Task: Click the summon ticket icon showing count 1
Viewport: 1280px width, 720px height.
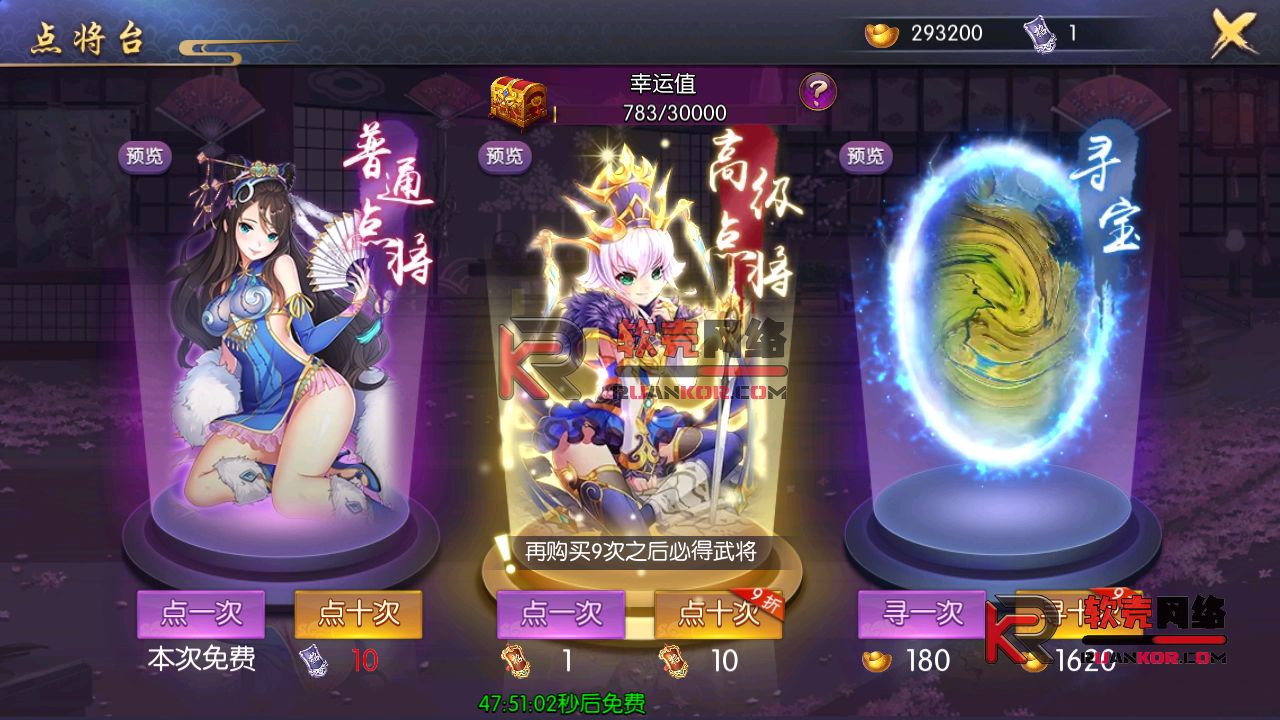Action: [x=1037, y=32]
